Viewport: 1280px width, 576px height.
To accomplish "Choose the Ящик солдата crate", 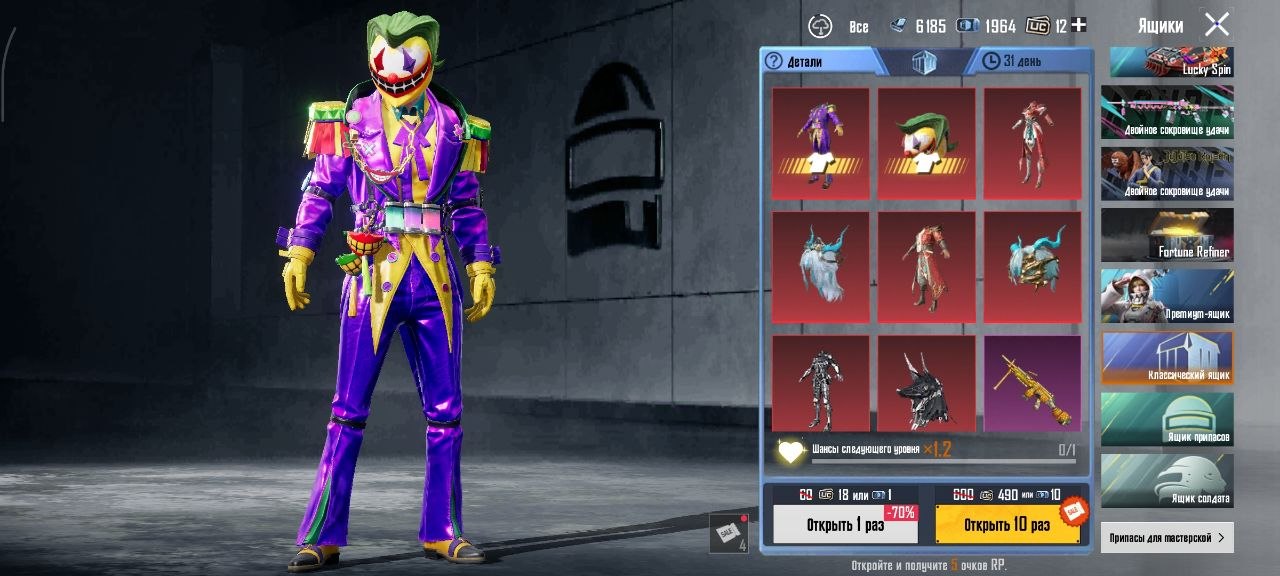I will coord(1167,480).
